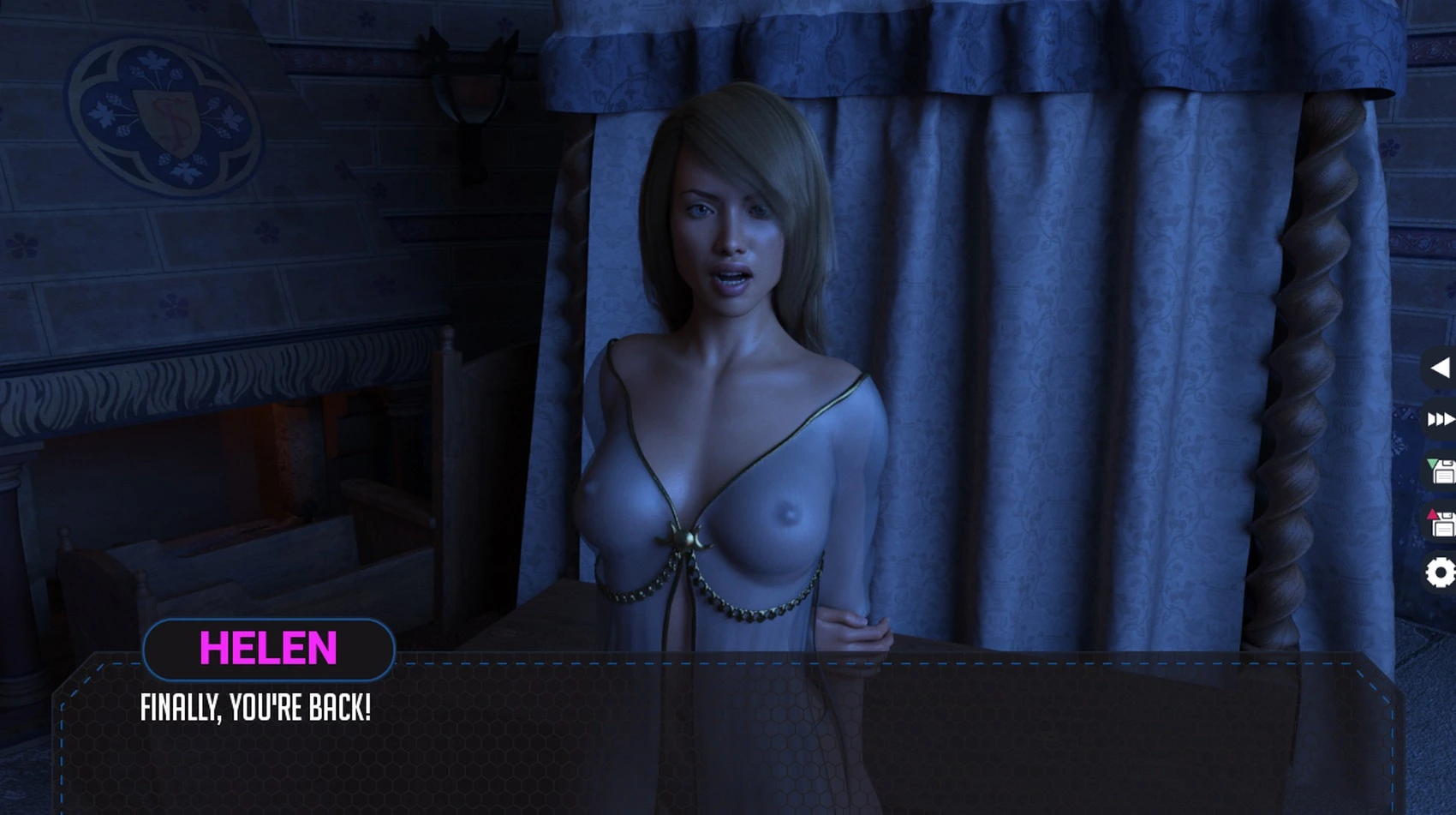Open settings with the gear icon

click(x=1441, y=572)
